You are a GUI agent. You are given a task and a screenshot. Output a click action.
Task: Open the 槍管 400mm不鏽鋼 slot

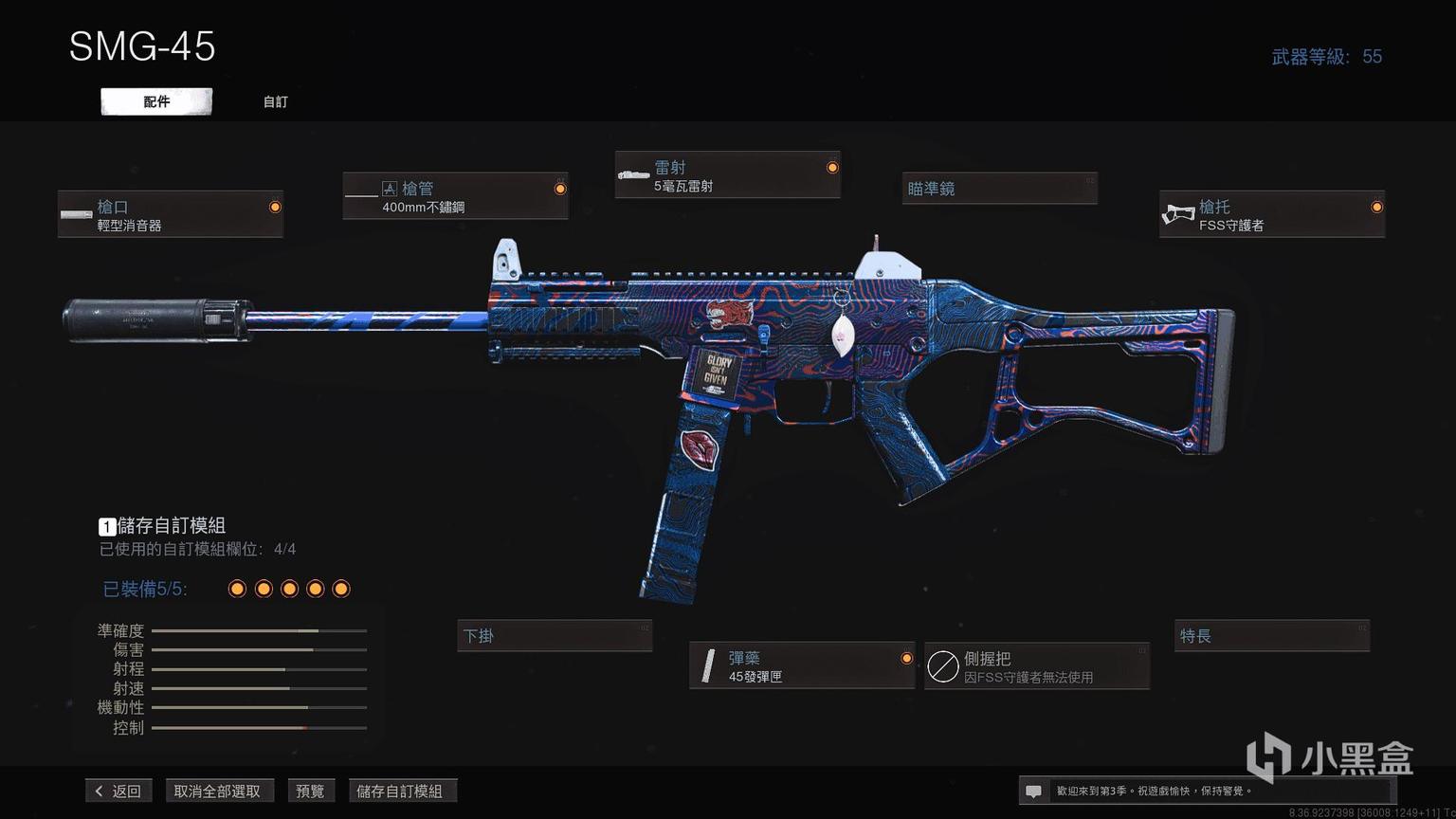coord(455,197)
